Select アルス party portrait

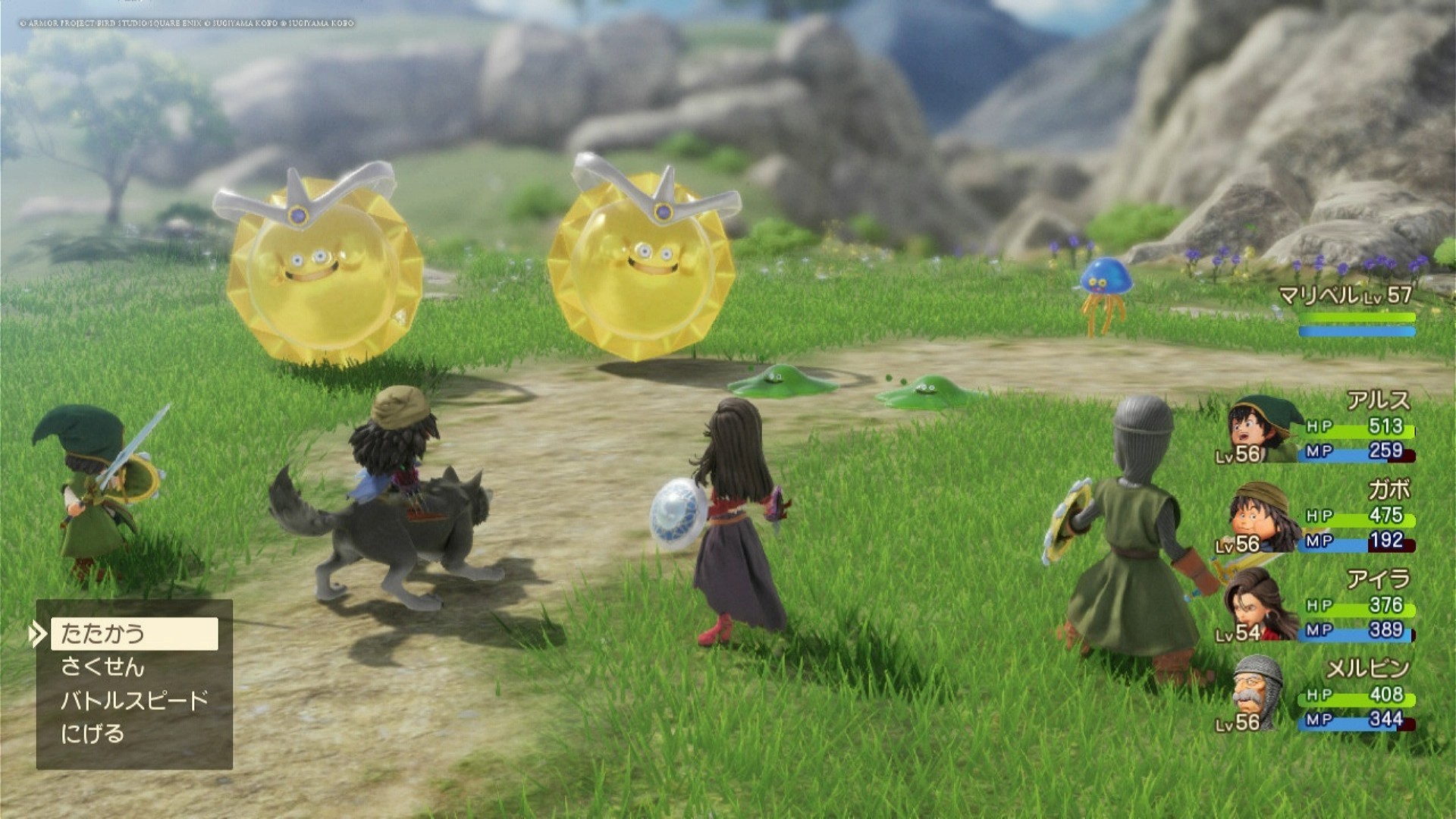click(x=1260, y=430)
